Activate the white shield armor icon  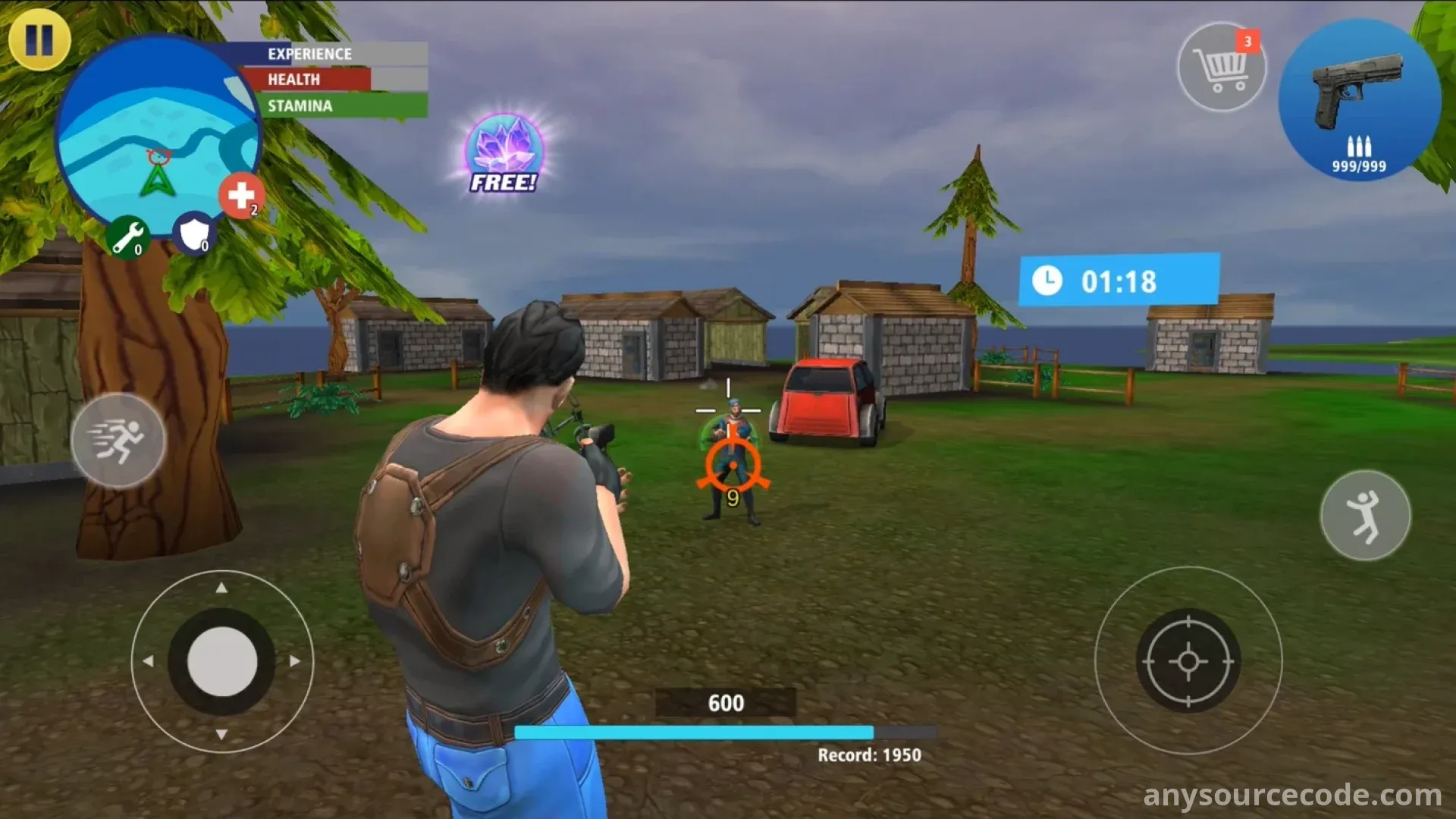coord(195,234)
